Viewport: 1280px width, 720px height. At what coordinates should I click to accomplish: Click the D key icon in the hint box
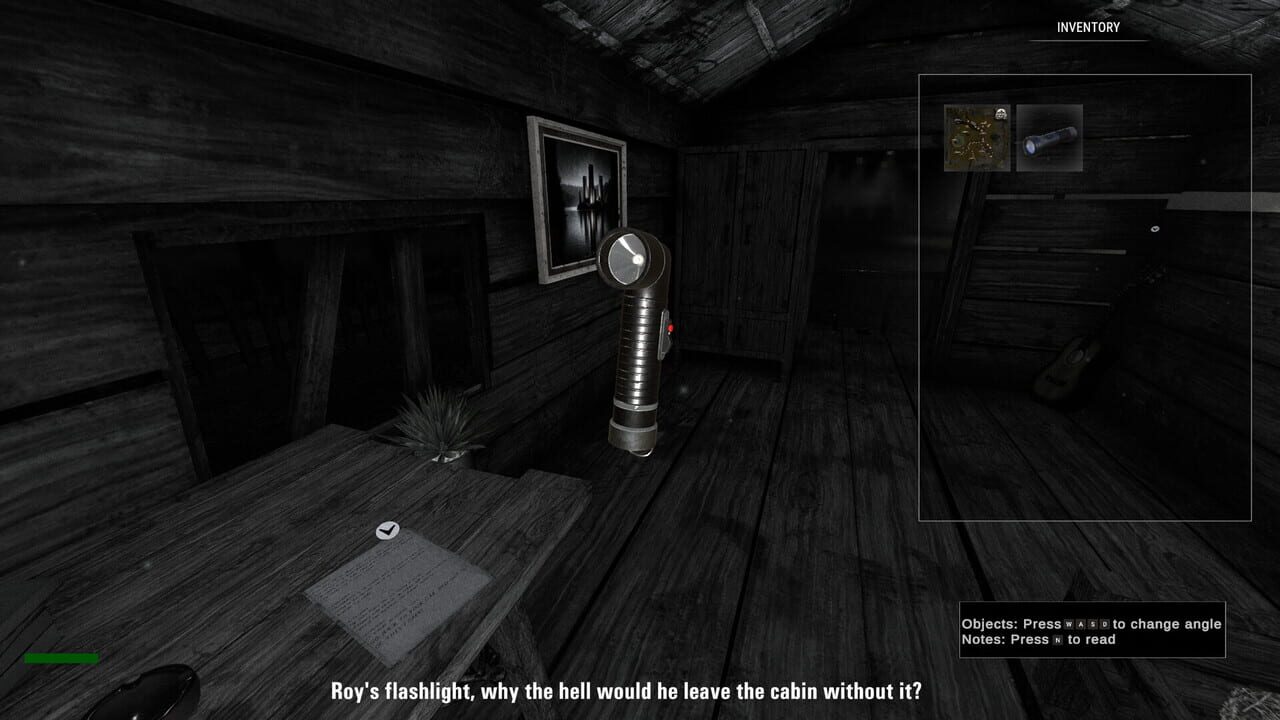1105,624
